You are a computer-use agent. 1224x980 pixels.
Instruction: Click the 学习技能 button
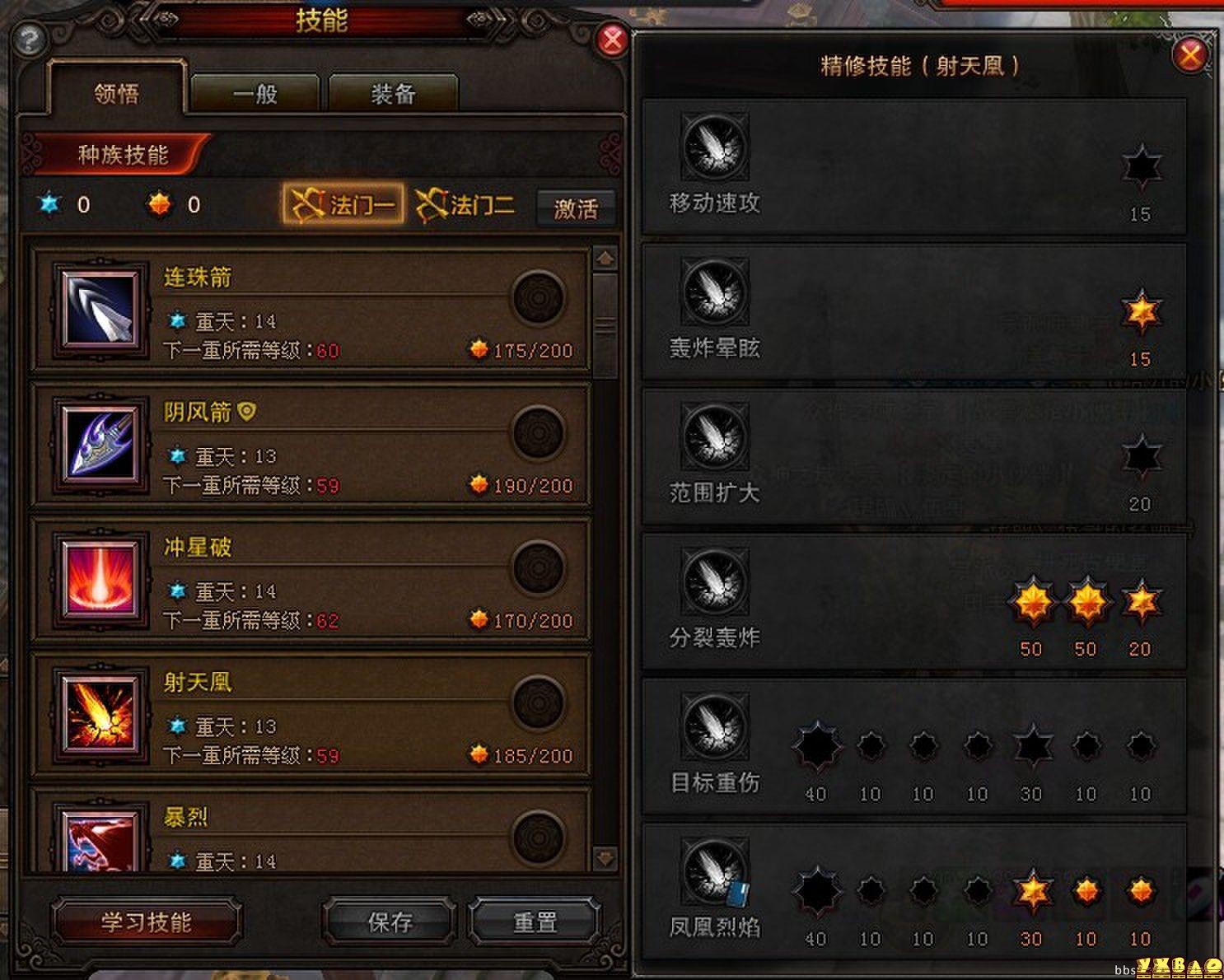click(x=146, y=922)
